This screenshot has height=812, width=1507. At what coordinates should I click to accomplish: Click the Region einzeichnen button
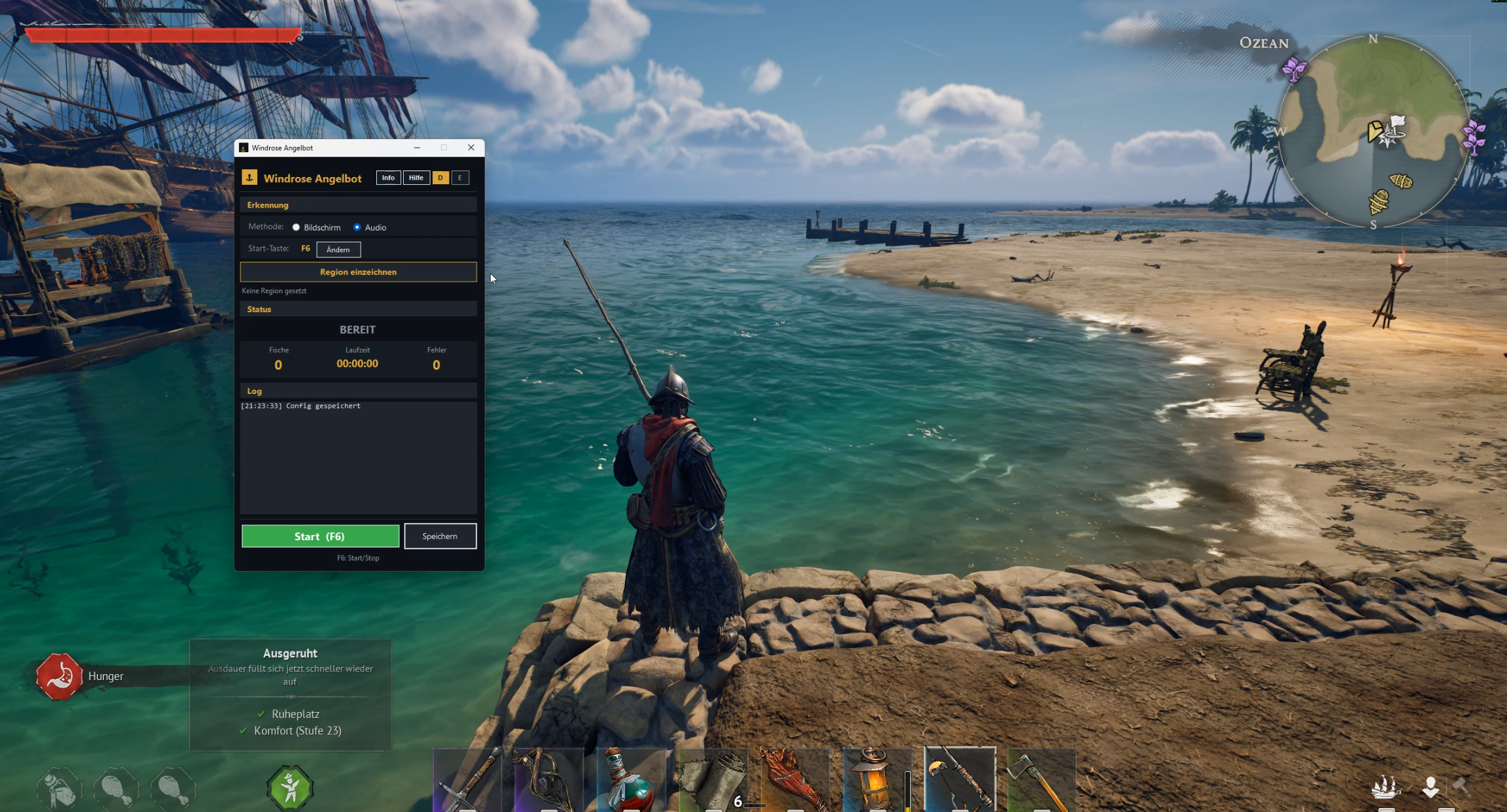click(358, 272)
